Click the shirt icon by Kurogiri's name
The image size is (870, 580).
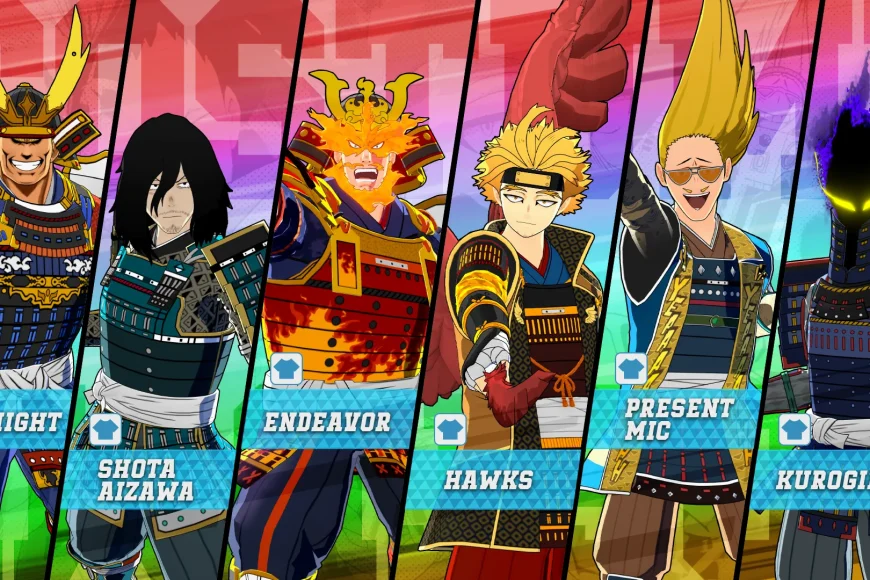(794, 429)
